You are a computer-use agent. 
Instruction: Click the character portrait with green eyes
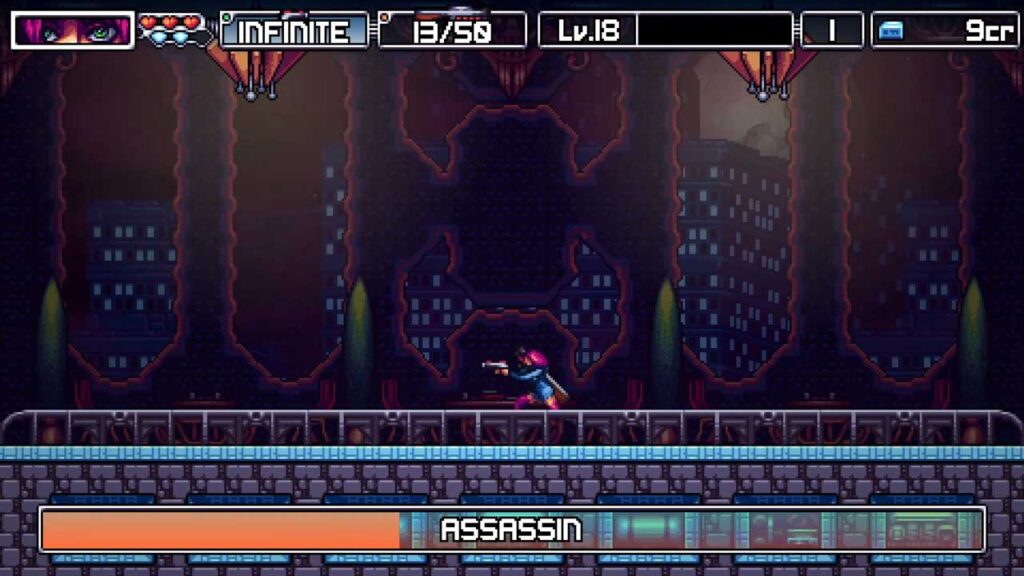point(72,30)
